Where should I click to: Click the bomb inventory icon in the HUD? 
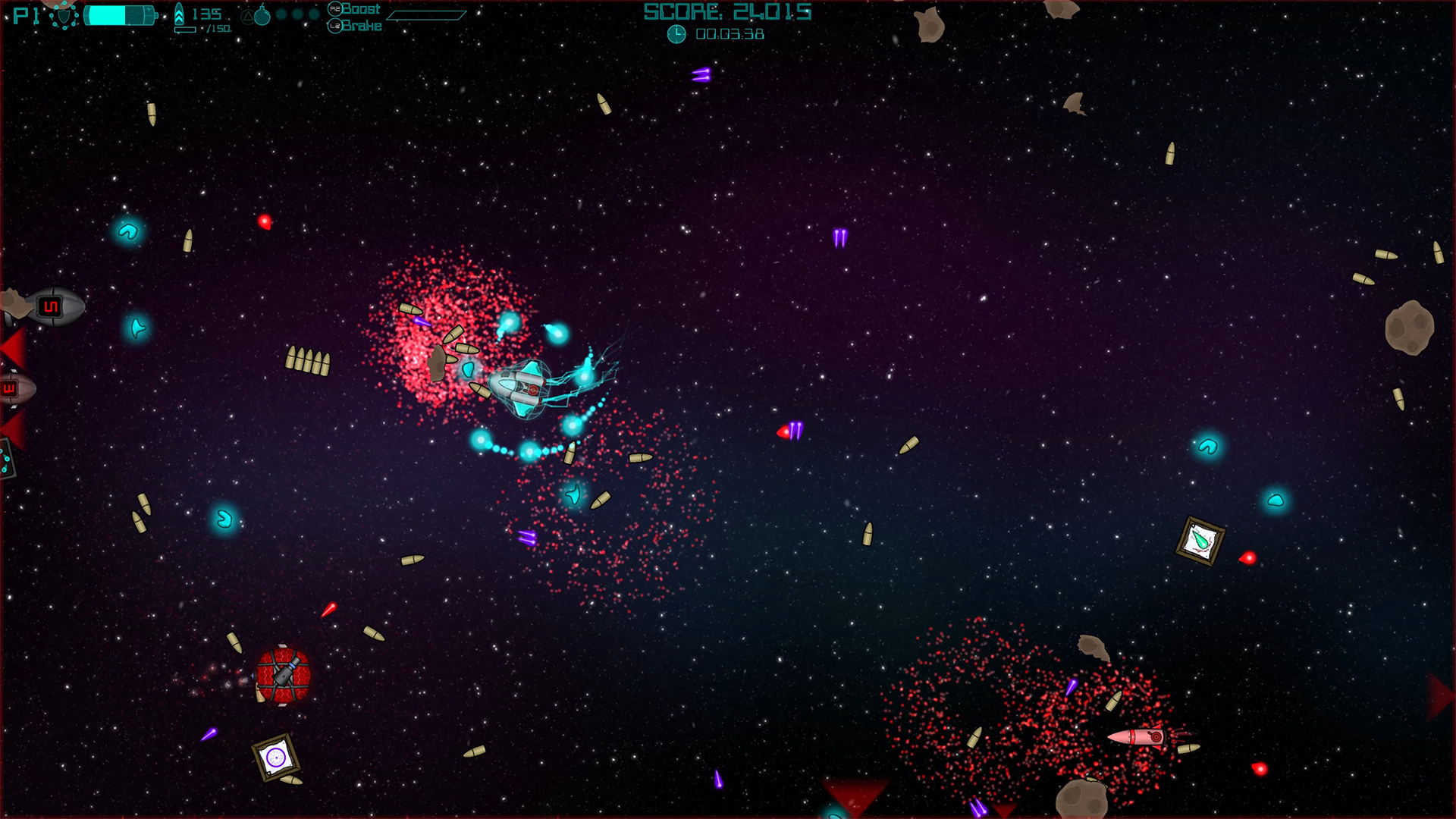pos(264,16)
